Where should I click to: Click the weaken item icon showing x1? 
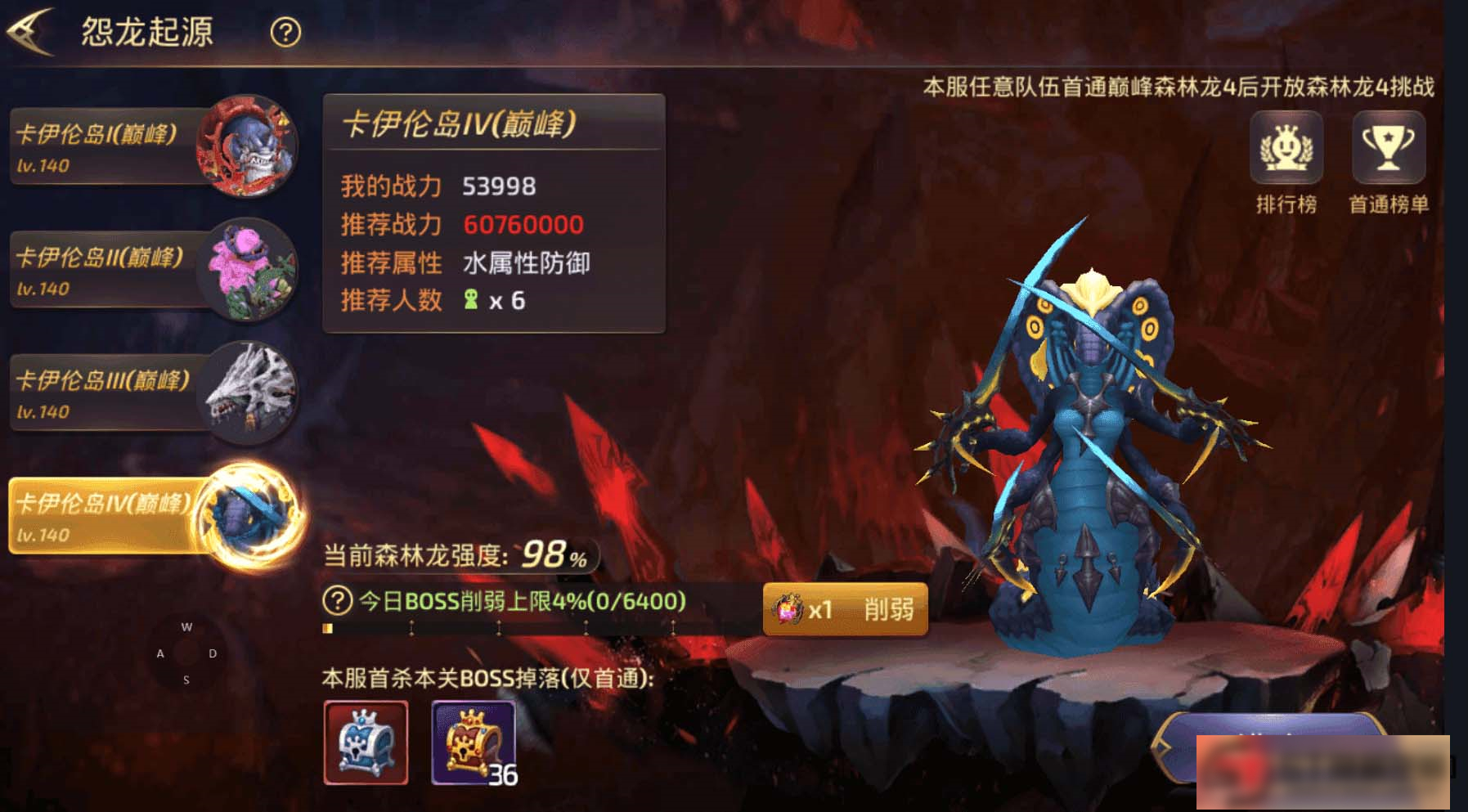pyautogui.click(x=788, y=608)
